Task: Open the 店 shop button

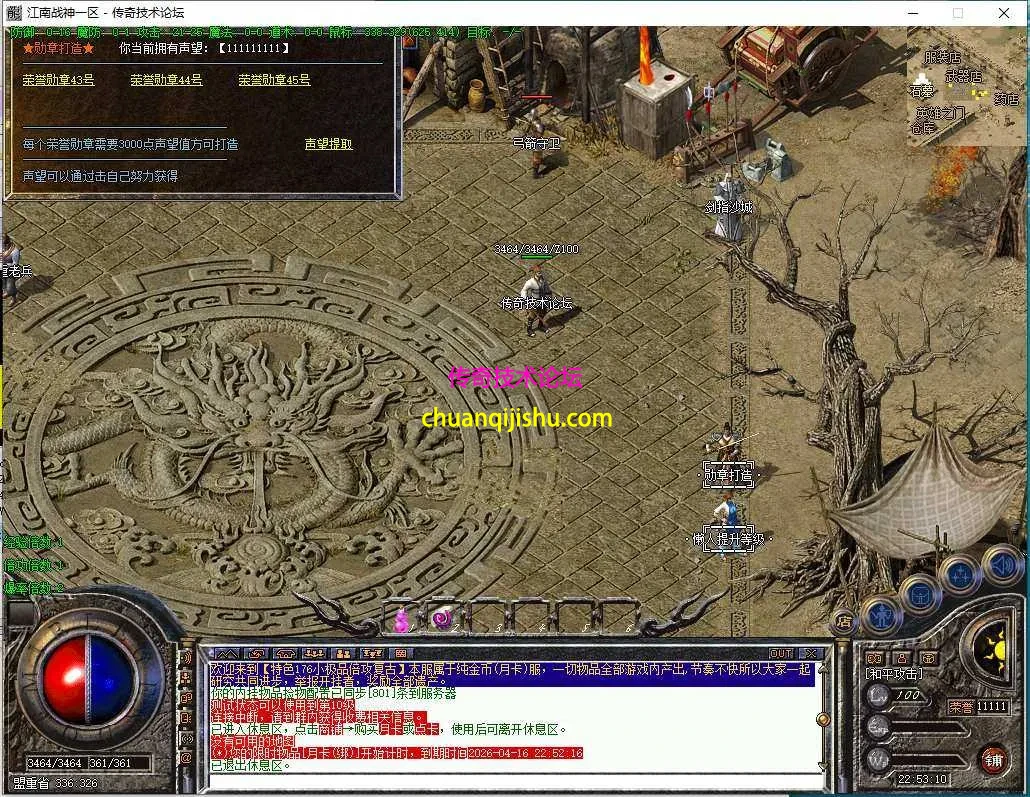Action: pyautogui.click(x=844, y=622)
